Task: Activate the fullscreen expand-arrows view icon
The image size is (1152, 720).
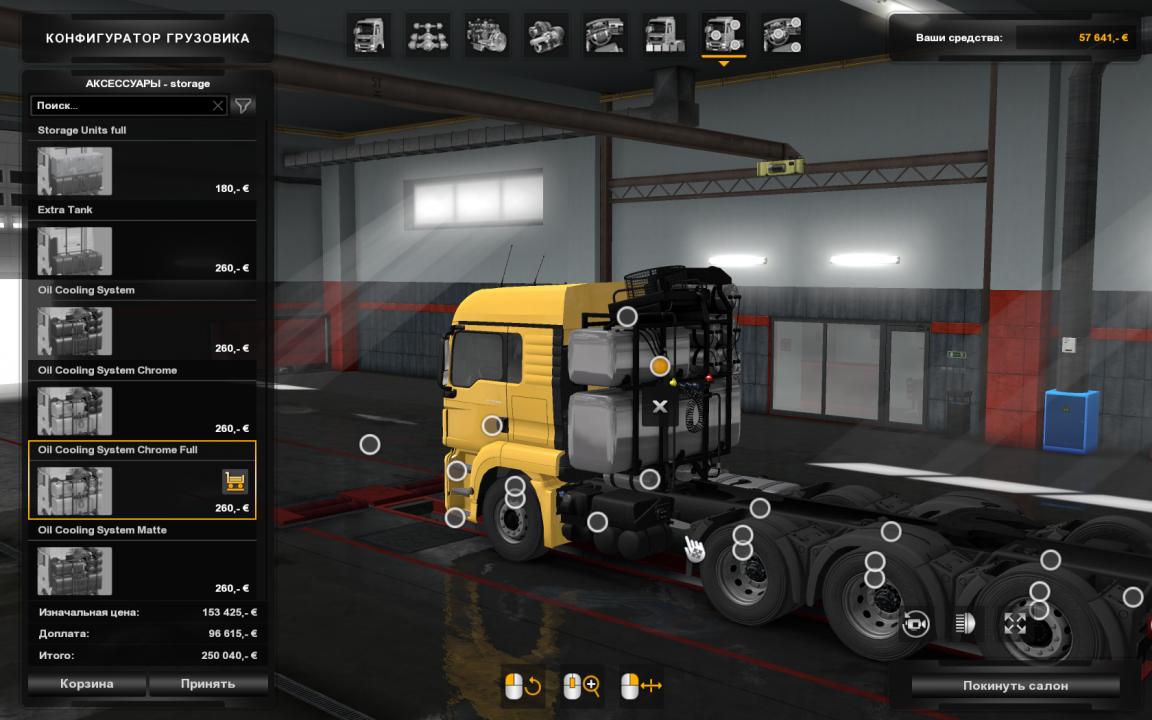Action: point(1015,625)
